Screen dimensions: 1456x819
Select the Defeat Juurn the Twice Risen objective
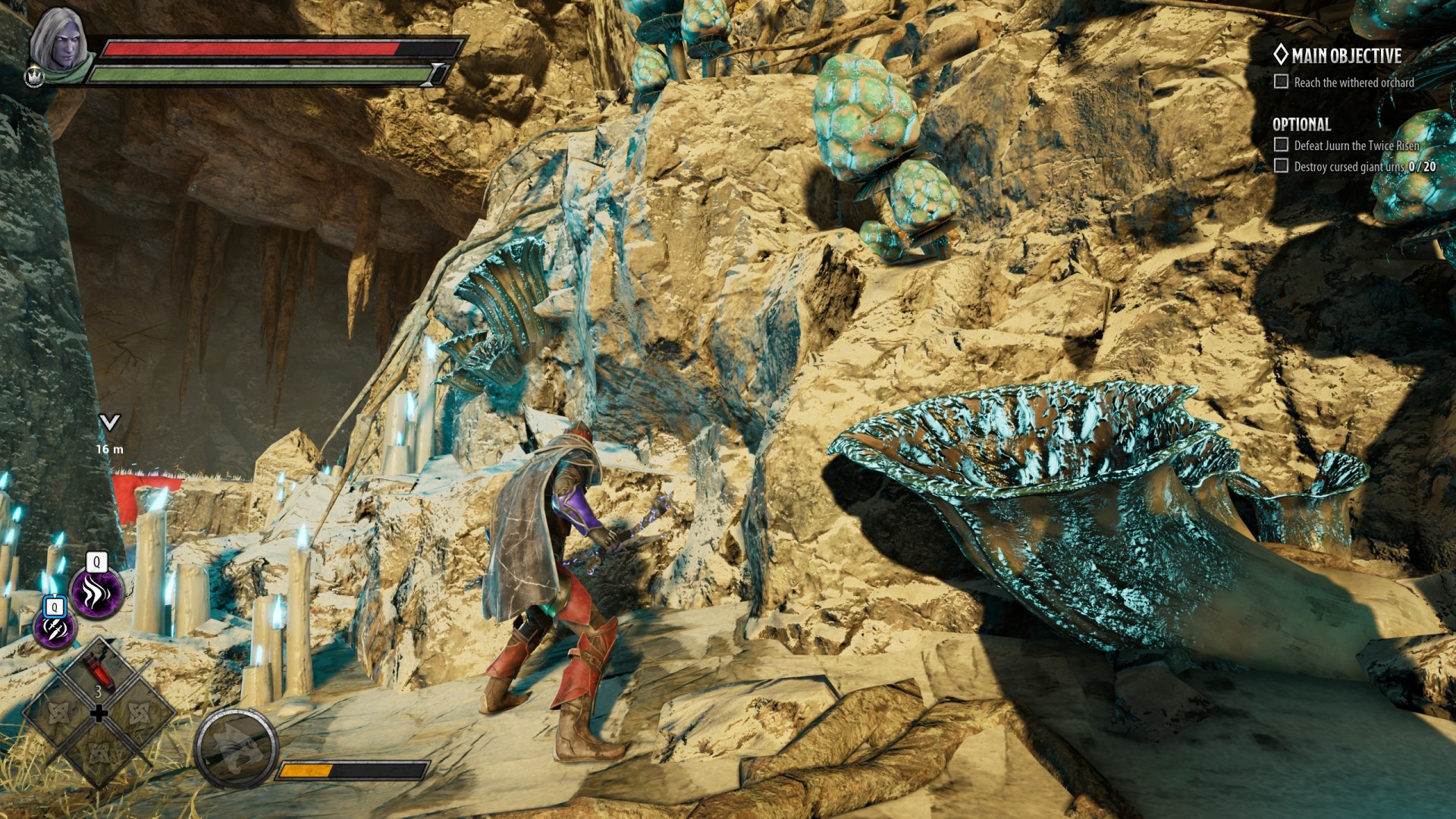[x=1356, y=146]
